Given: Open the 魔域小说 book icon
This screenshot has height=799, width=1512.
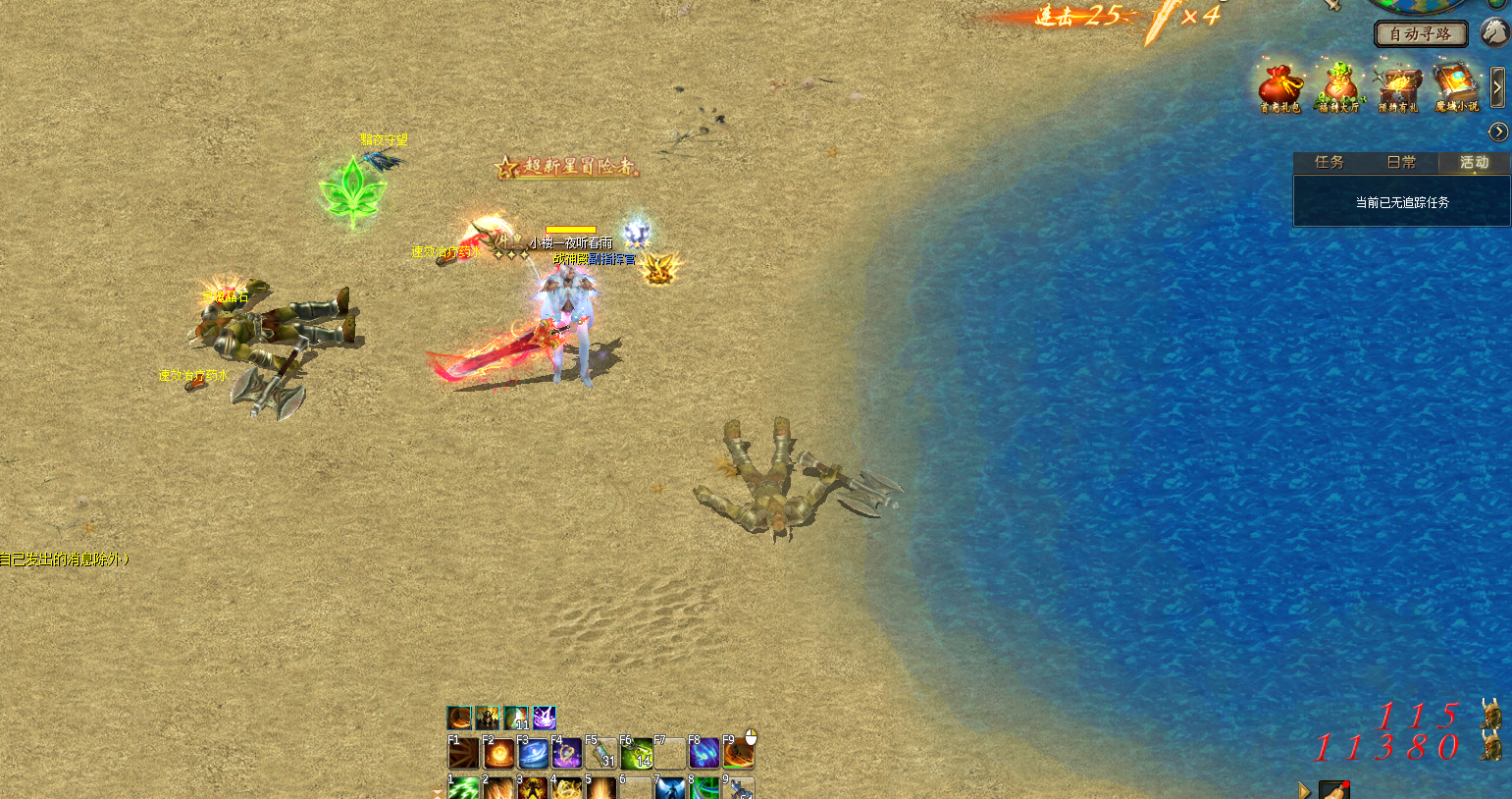Looking at the screenshot, I should [1456, 87].
